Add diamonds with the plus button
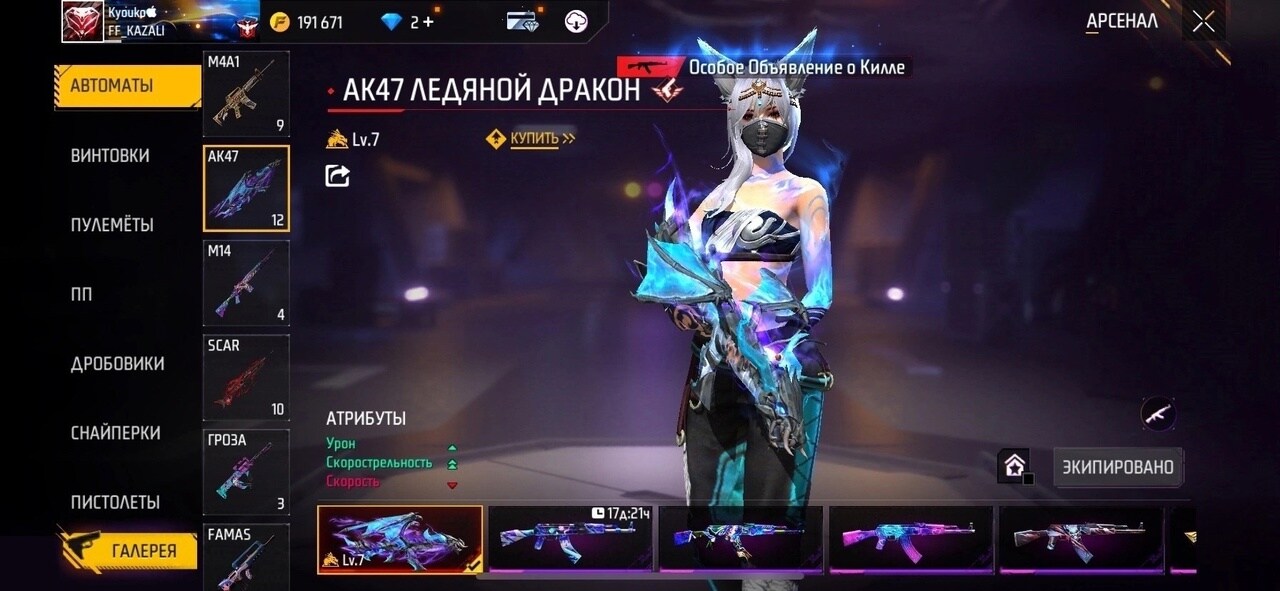 tap(428, 22)
